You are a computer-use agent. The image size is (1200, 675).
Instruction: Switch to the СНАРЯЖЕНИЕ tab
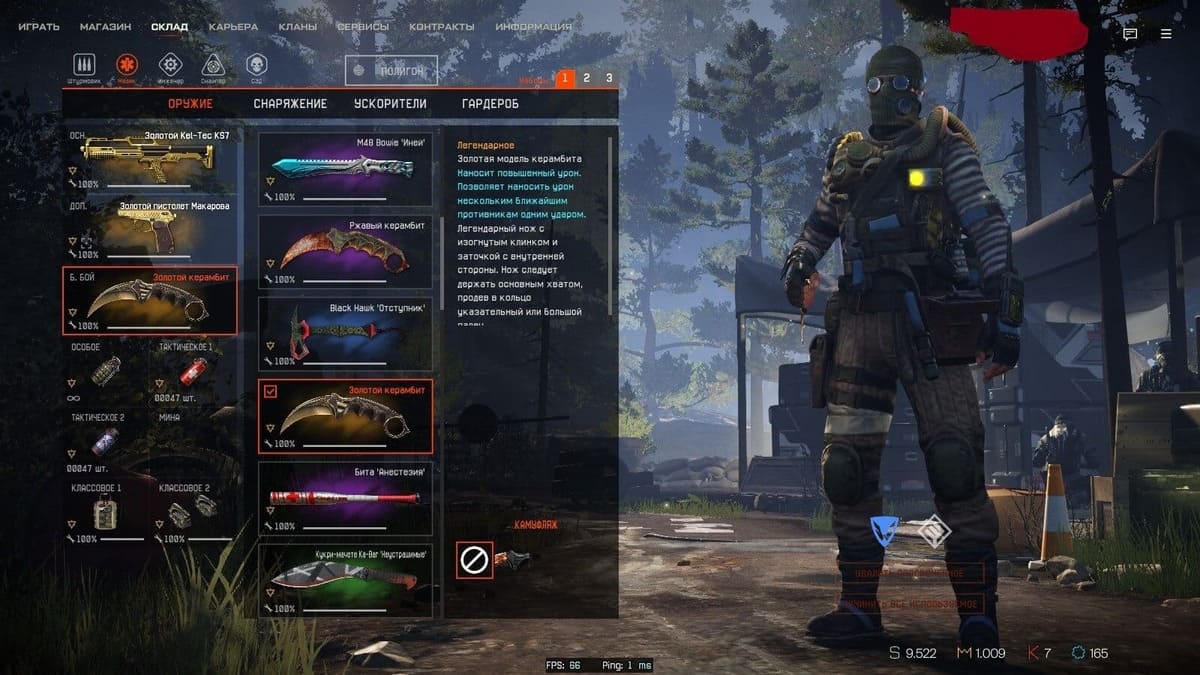(x=290, y=104)
